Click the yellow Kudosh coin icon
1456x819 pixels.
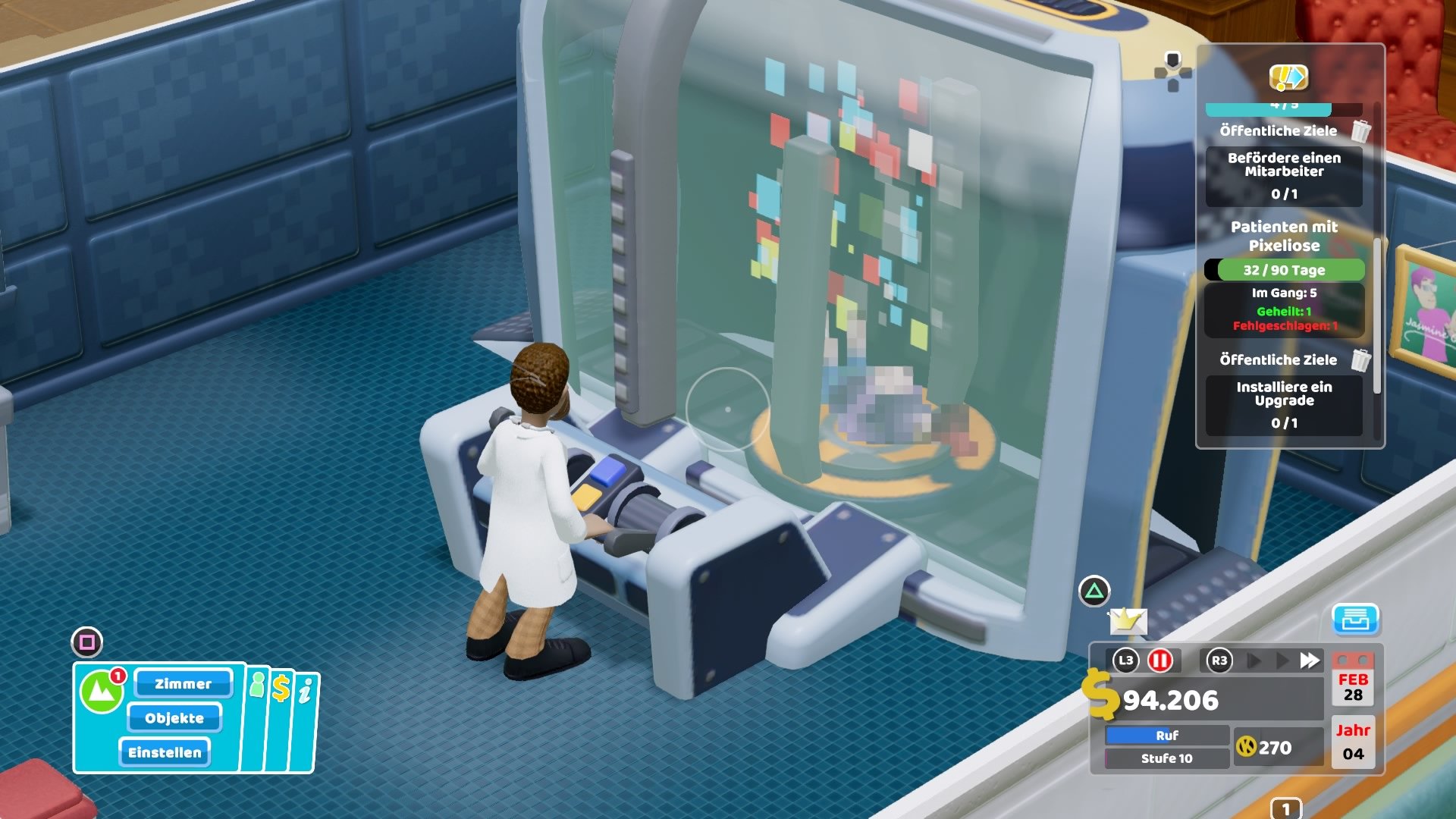tap(1247, 747)
